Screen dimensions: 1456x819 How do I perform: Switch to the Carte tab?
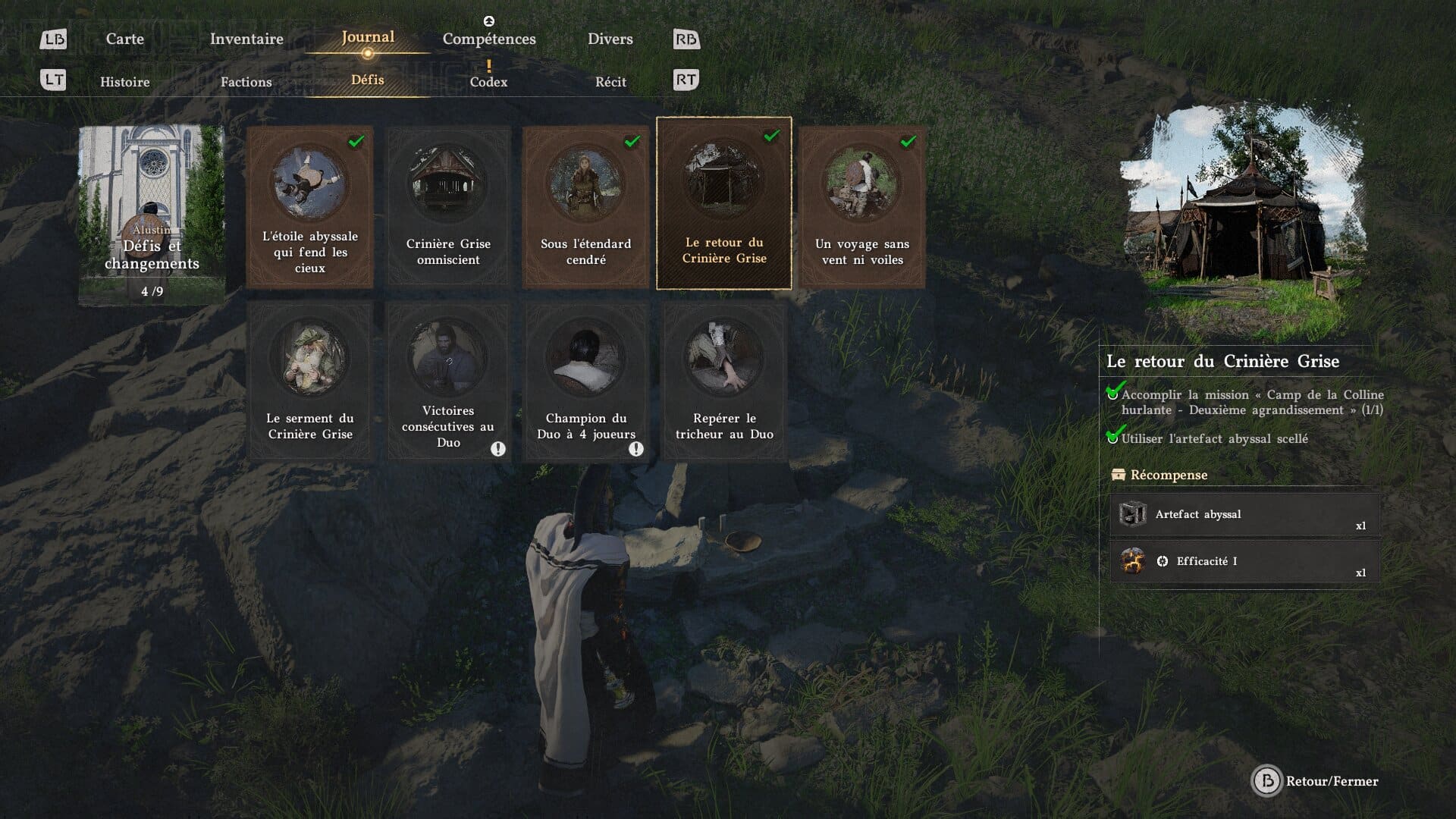tap(125, 39)
